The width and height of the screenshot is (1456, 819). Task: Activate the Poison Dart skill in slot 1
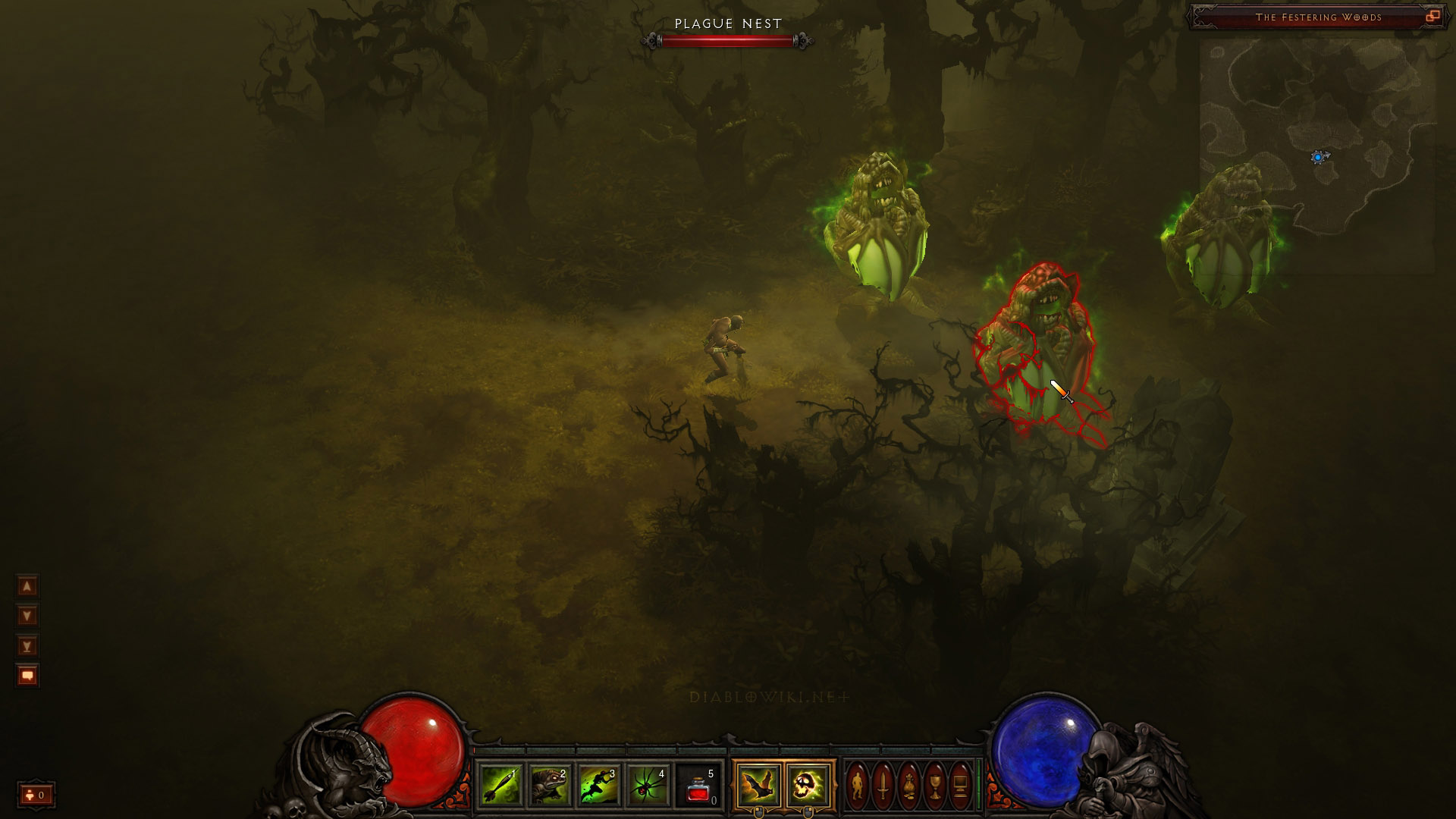(x=500, y=786)
